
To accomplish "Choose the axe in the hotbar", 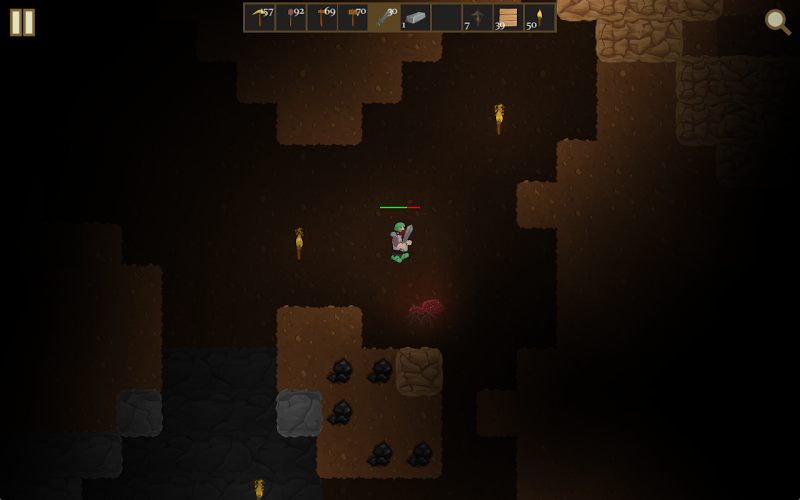I will click(x=323, y=17).
